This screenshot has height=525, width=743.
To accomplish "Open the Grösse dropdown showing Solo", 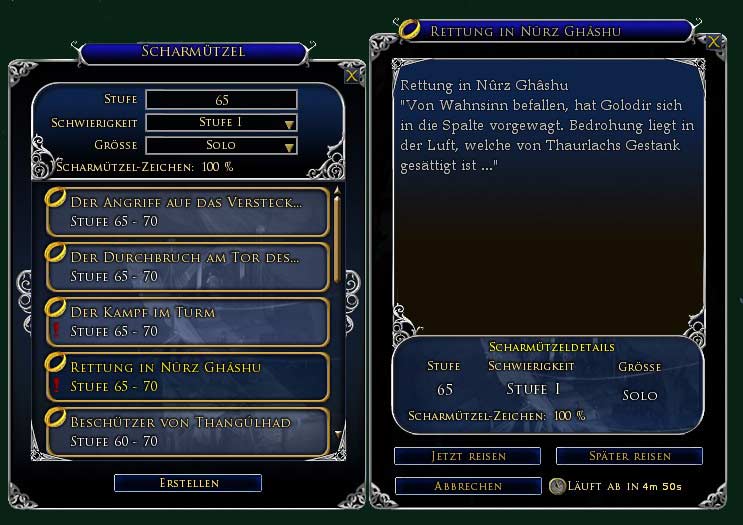I will [222, 146].
